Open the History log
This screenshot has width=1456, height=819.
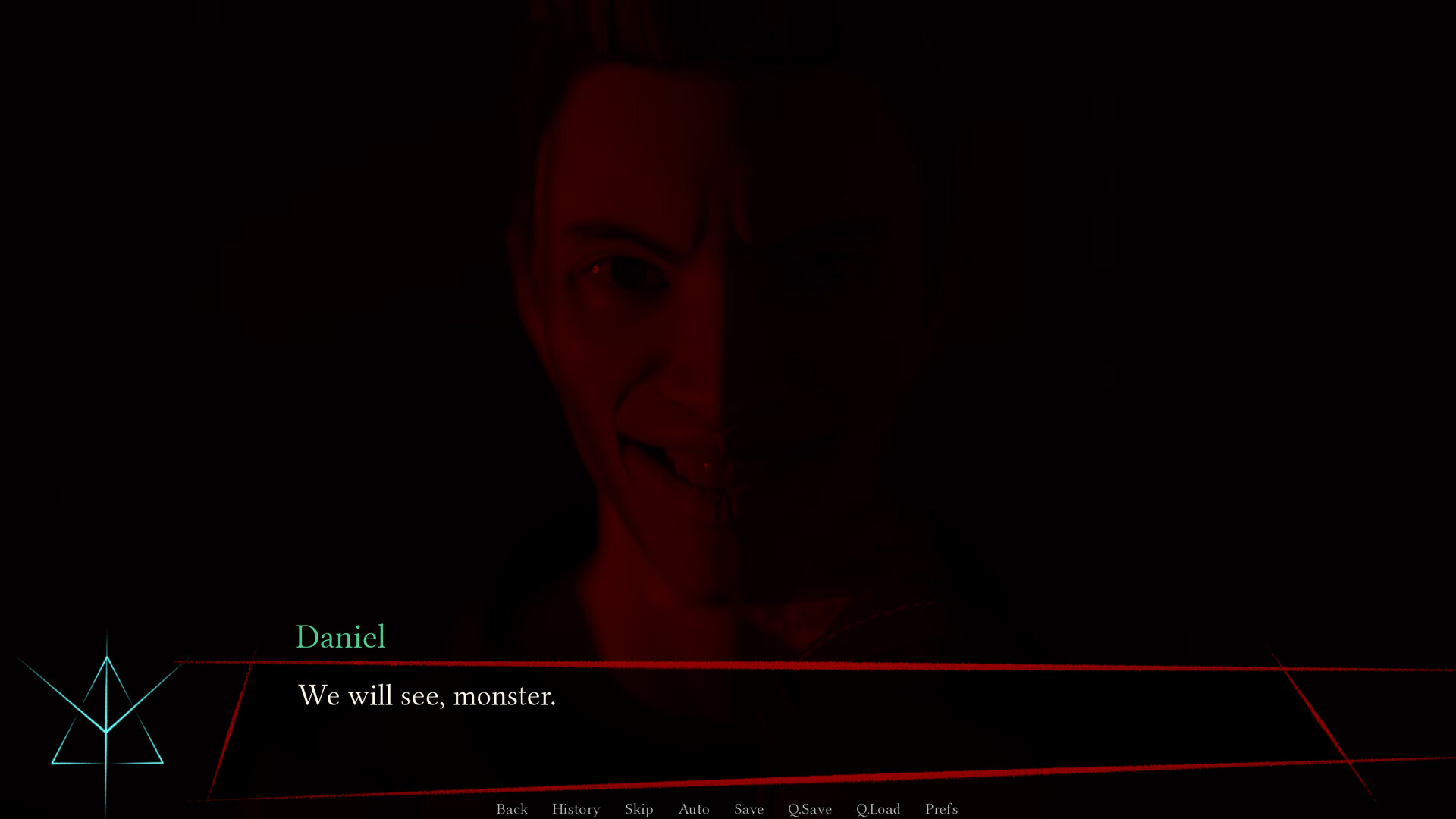point(575,809)
